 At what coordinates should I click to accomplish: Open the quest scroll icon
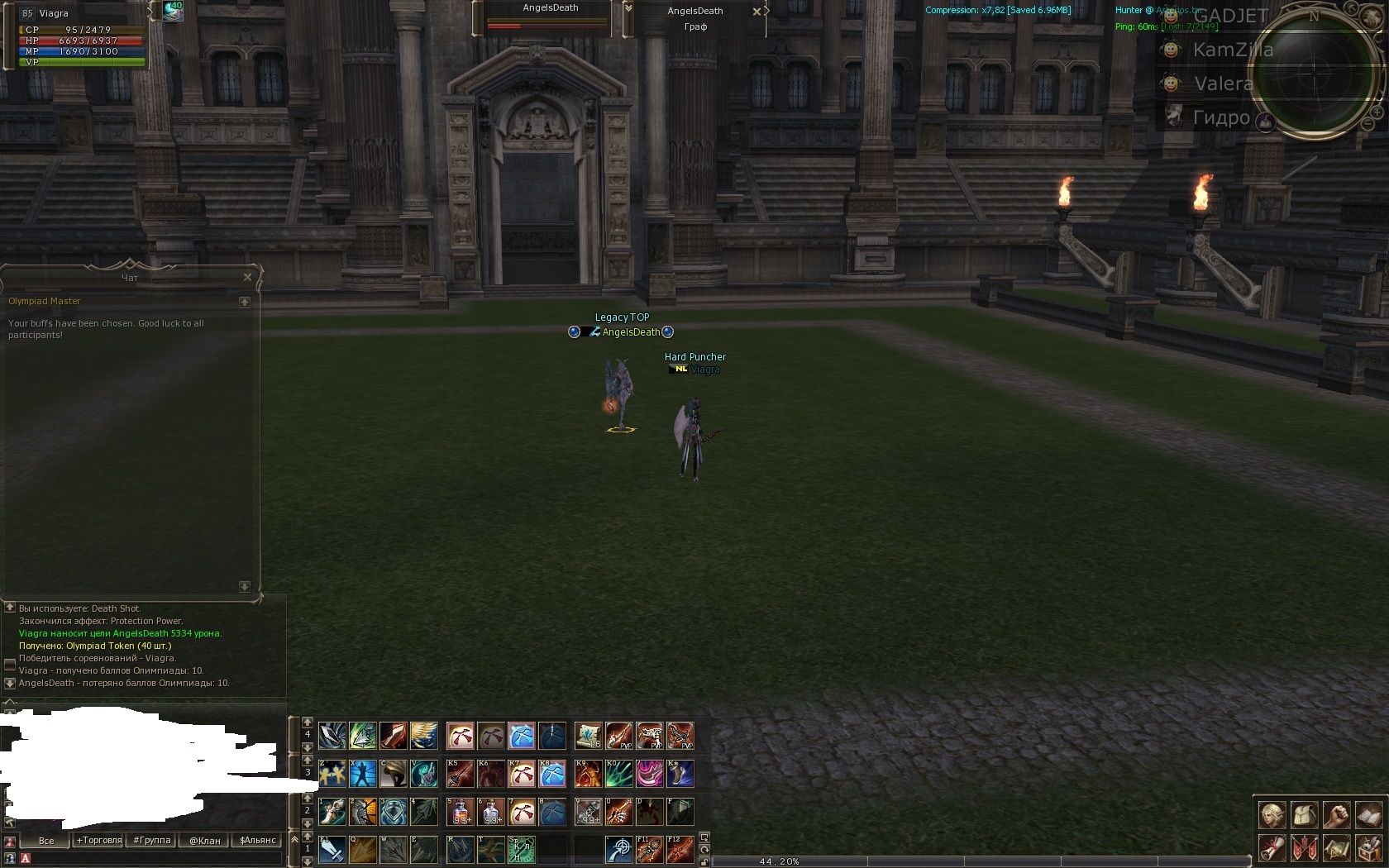(1272, 847)
